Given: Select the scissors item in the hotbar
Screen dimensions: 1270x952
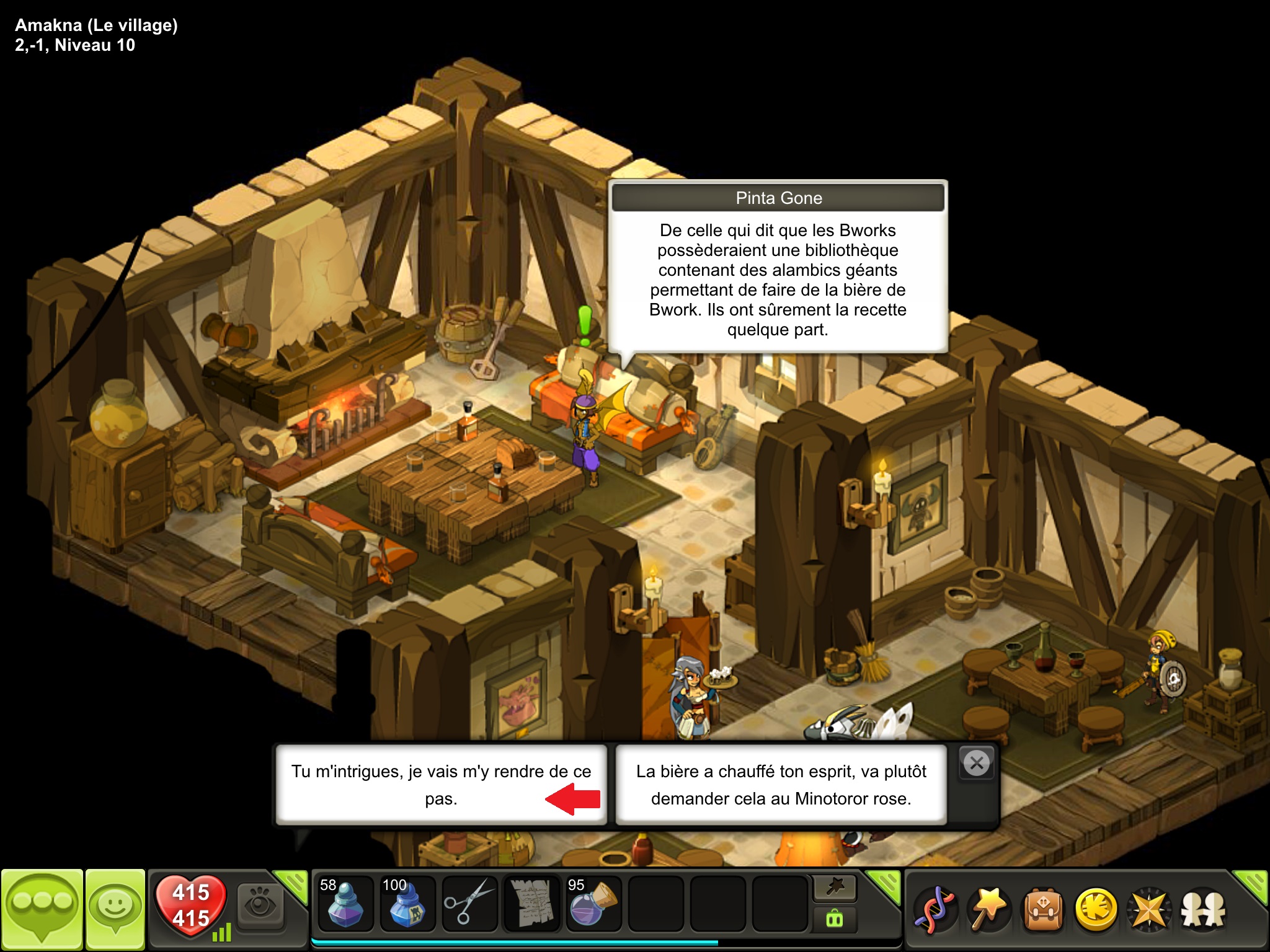Looking at the screenshot, I should [x=469, y=905].
